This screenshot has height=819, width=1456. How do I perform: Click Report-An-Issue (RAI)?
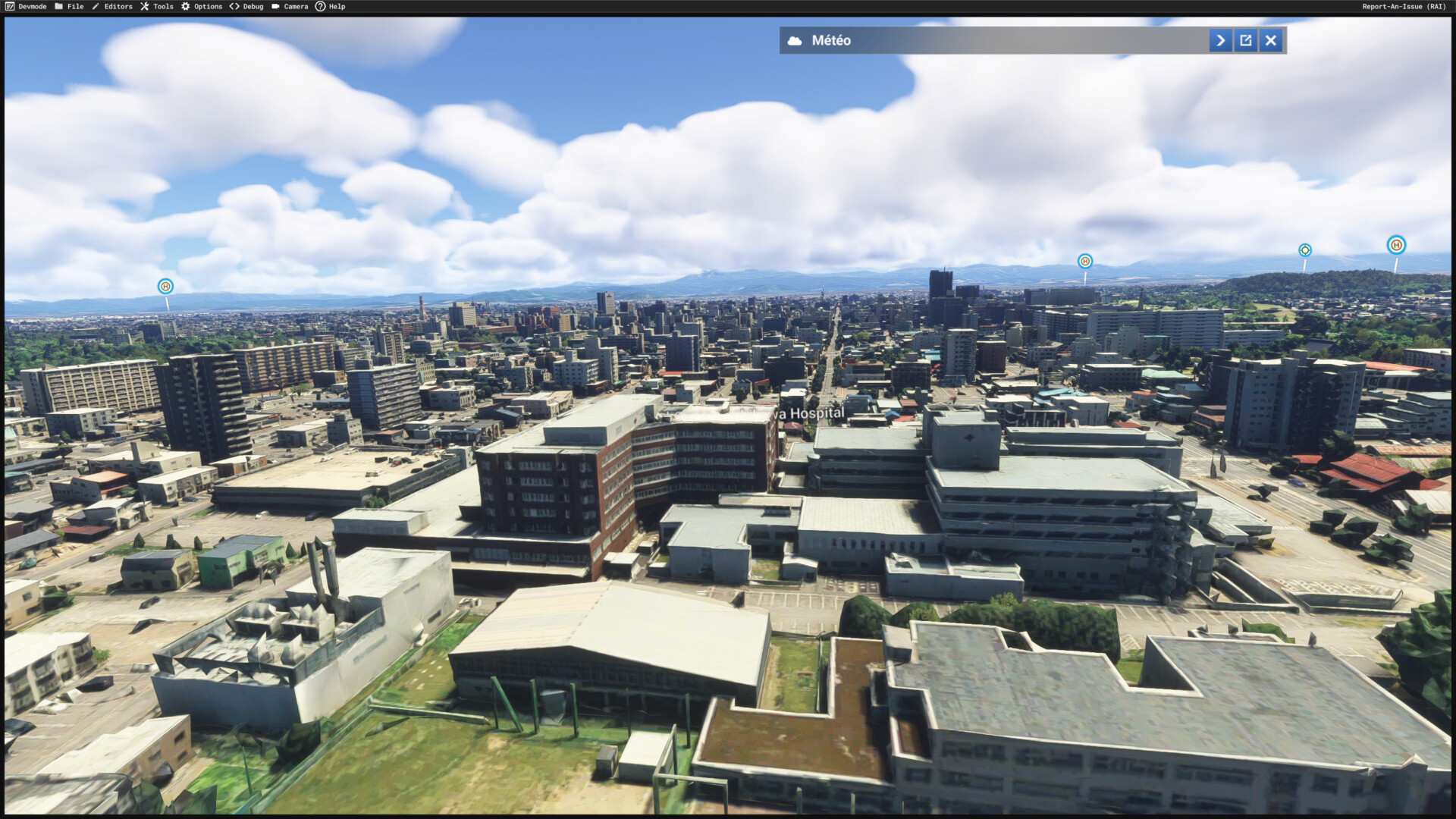coord(1404,6)
